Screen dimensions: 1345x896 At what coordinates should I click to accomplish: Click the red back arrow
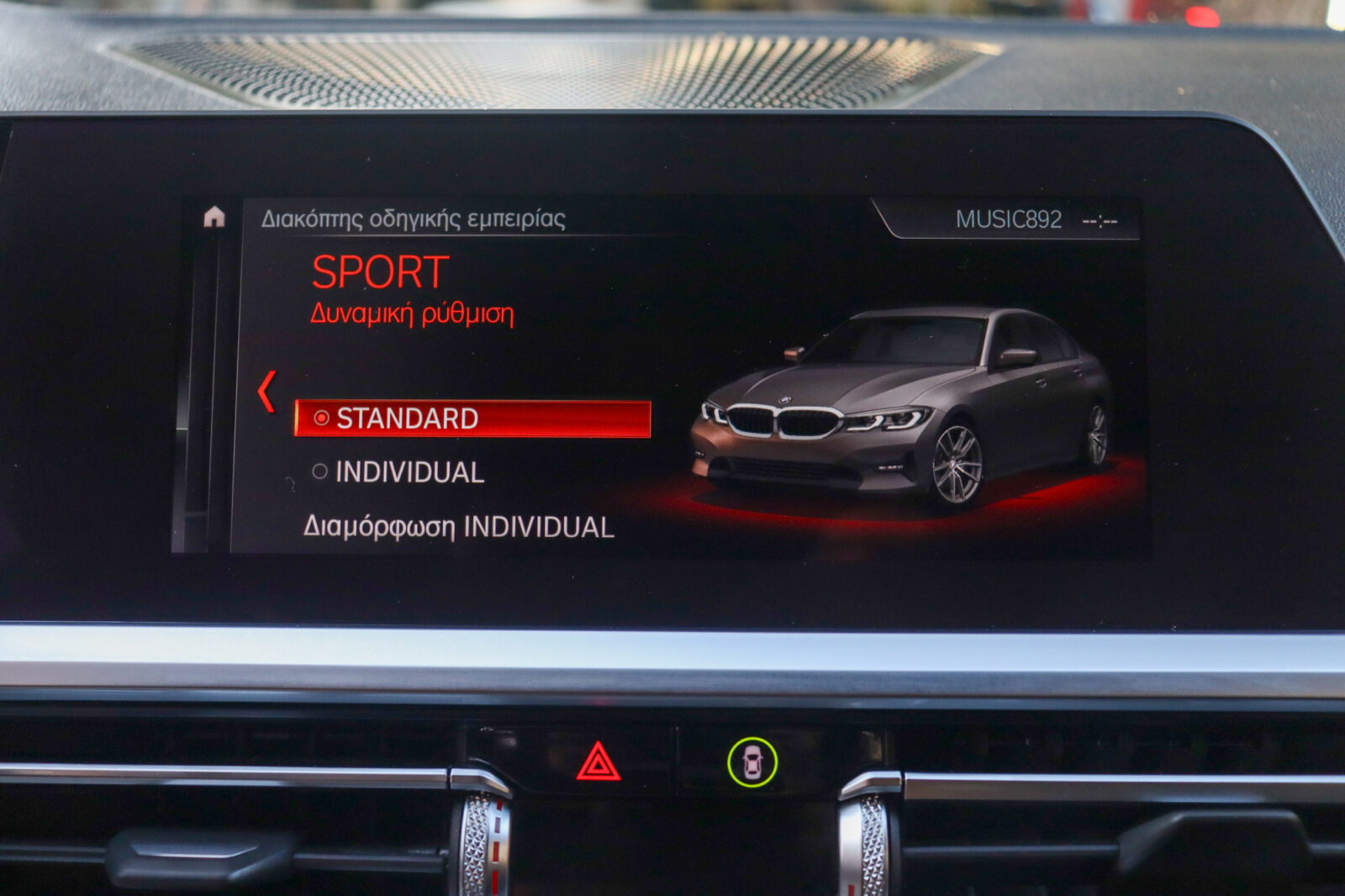[x=267, y=392]
